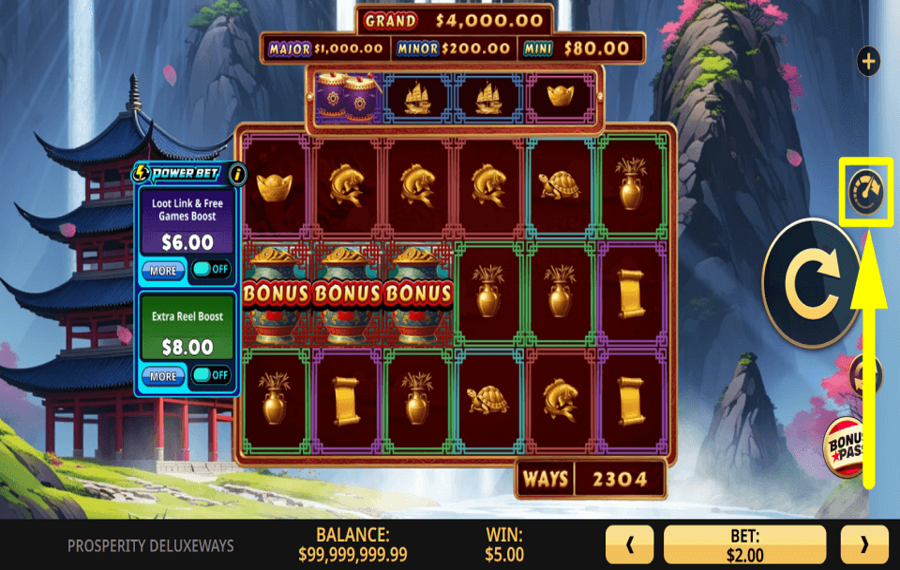Open the turbo speed gauge setting
Screen dimensions: 900x570
[866, 190]
